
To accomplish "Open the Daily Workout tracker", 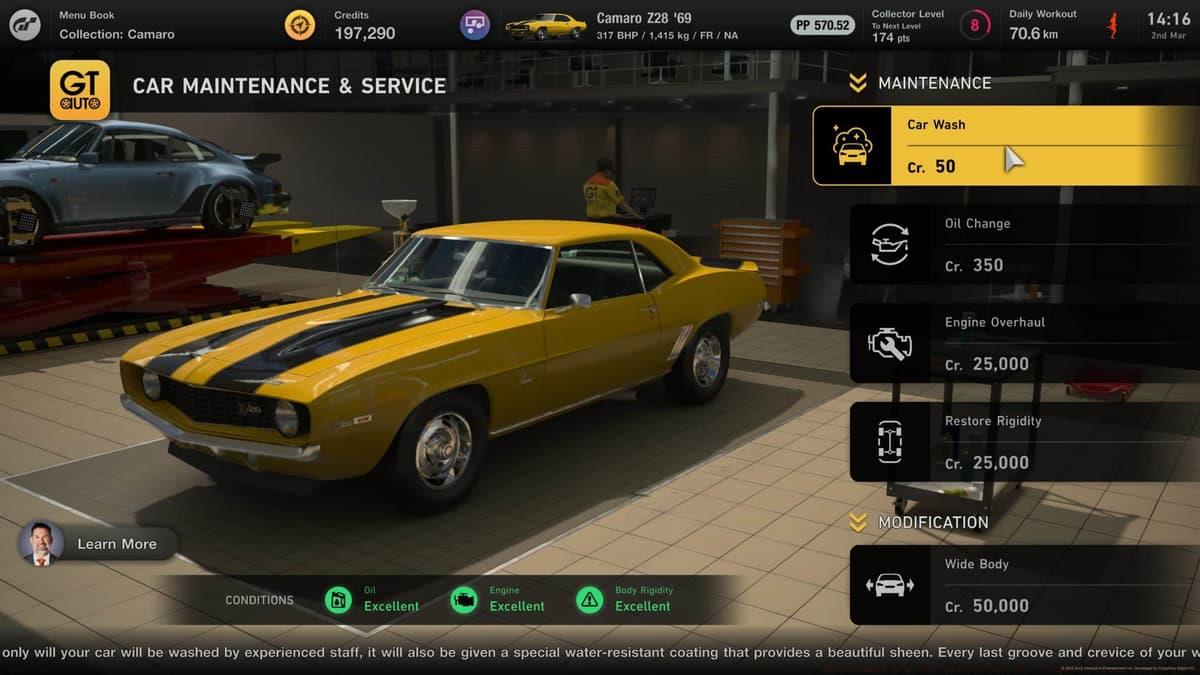I will point(1062,25).
